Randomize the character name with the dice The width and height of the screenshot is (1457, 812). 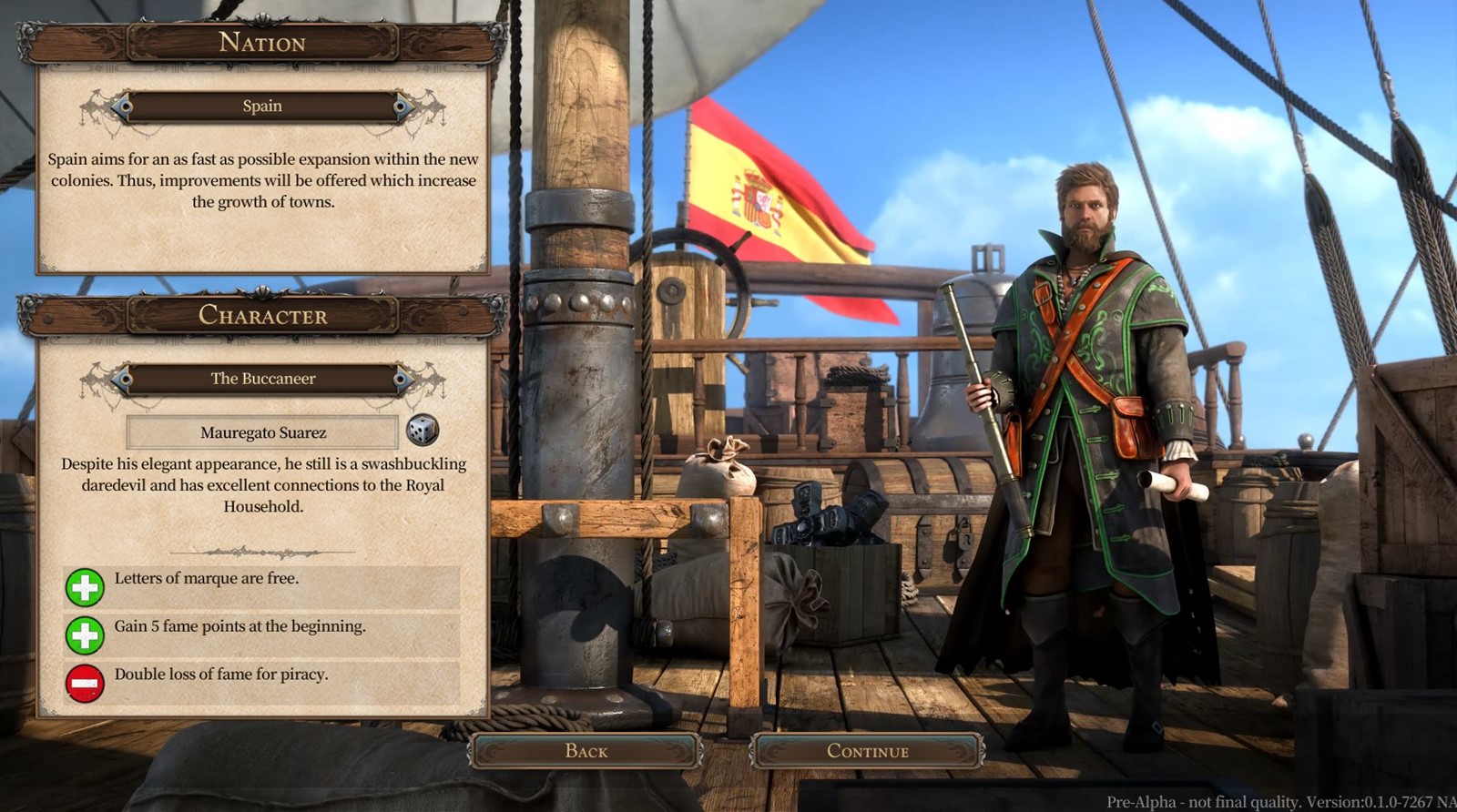(422, 431)
